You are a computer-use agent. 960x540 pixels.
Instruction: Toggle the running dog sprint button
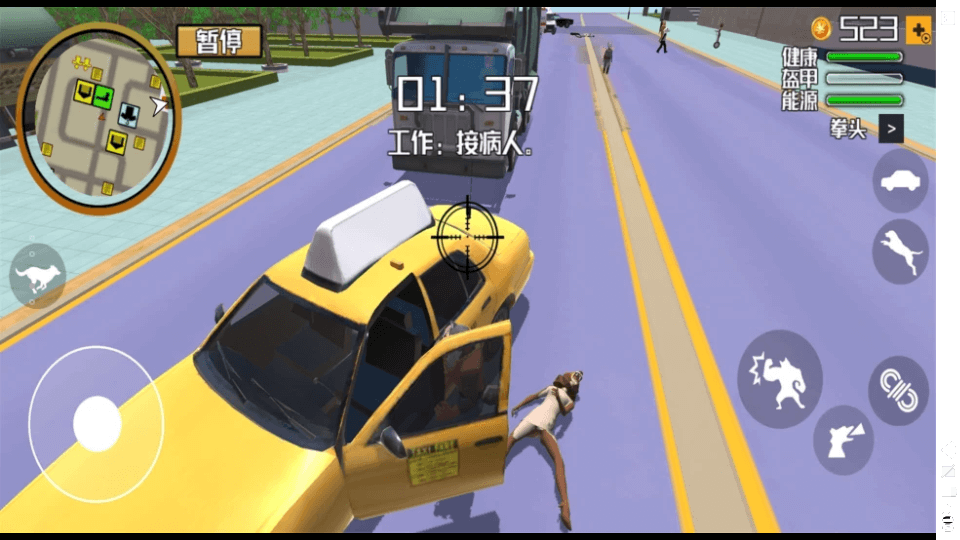point(38,277)
